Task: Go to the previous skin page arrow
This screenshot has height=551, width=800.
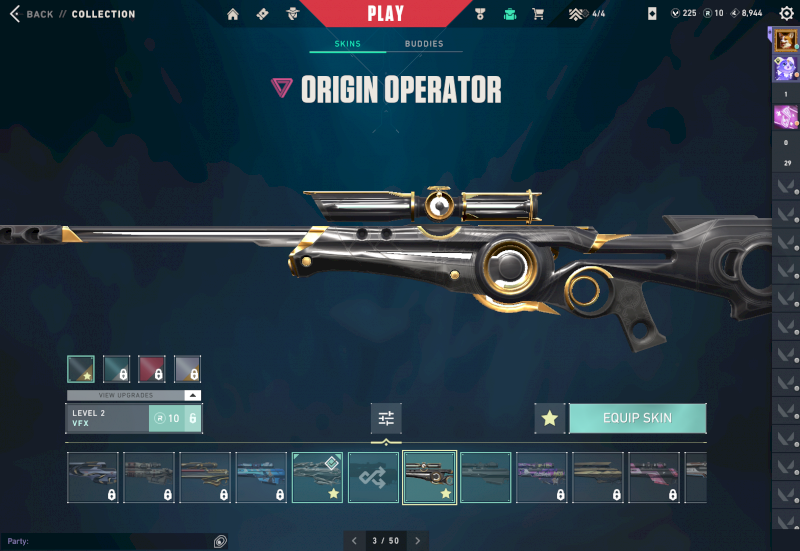Action: [x=353, y=541]
